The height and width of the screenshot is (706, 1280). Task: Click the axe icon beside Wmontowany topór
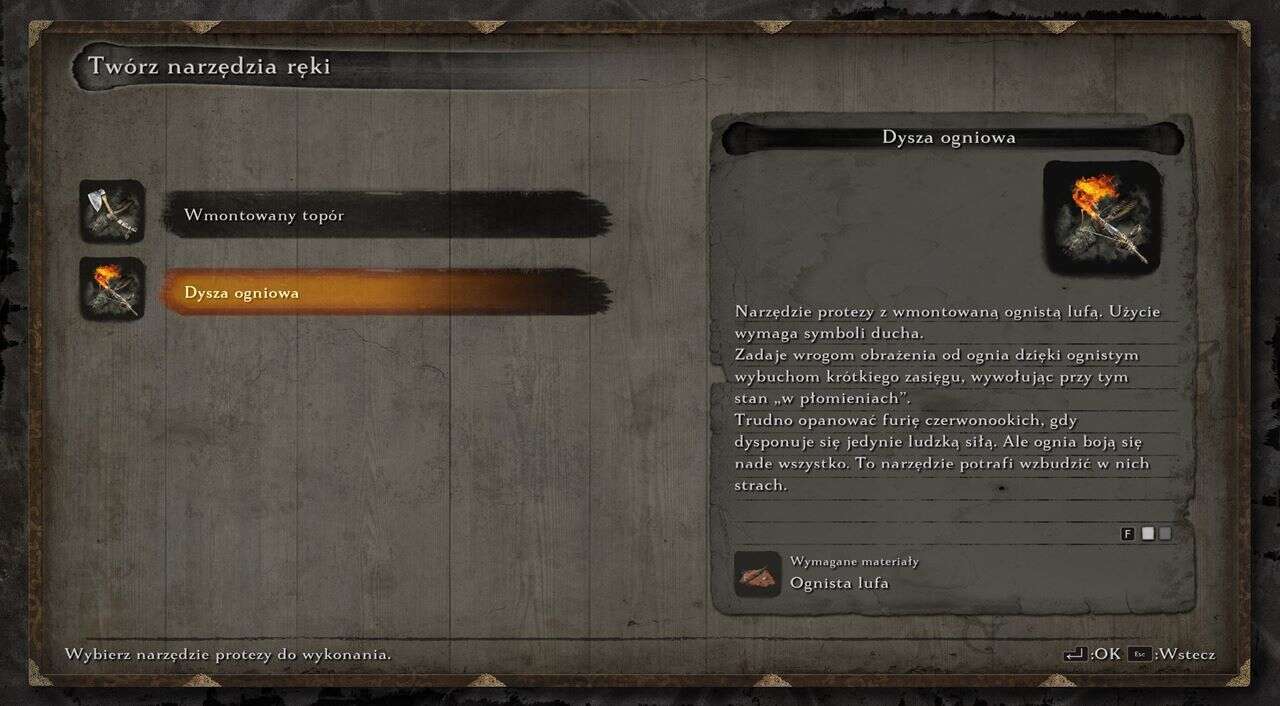[112, 211]
